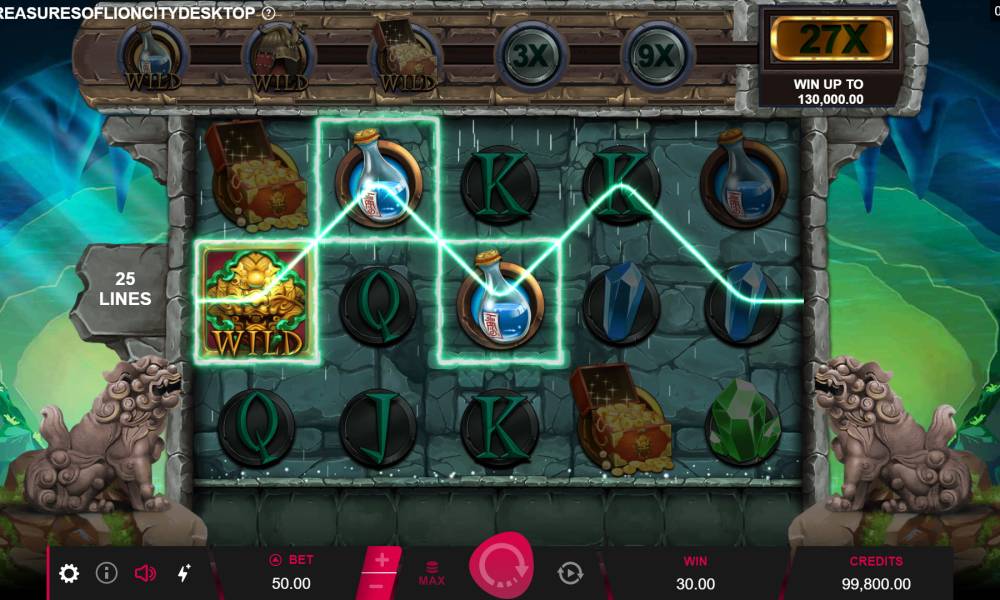Spin the reels with the pink button

(501, 567)
